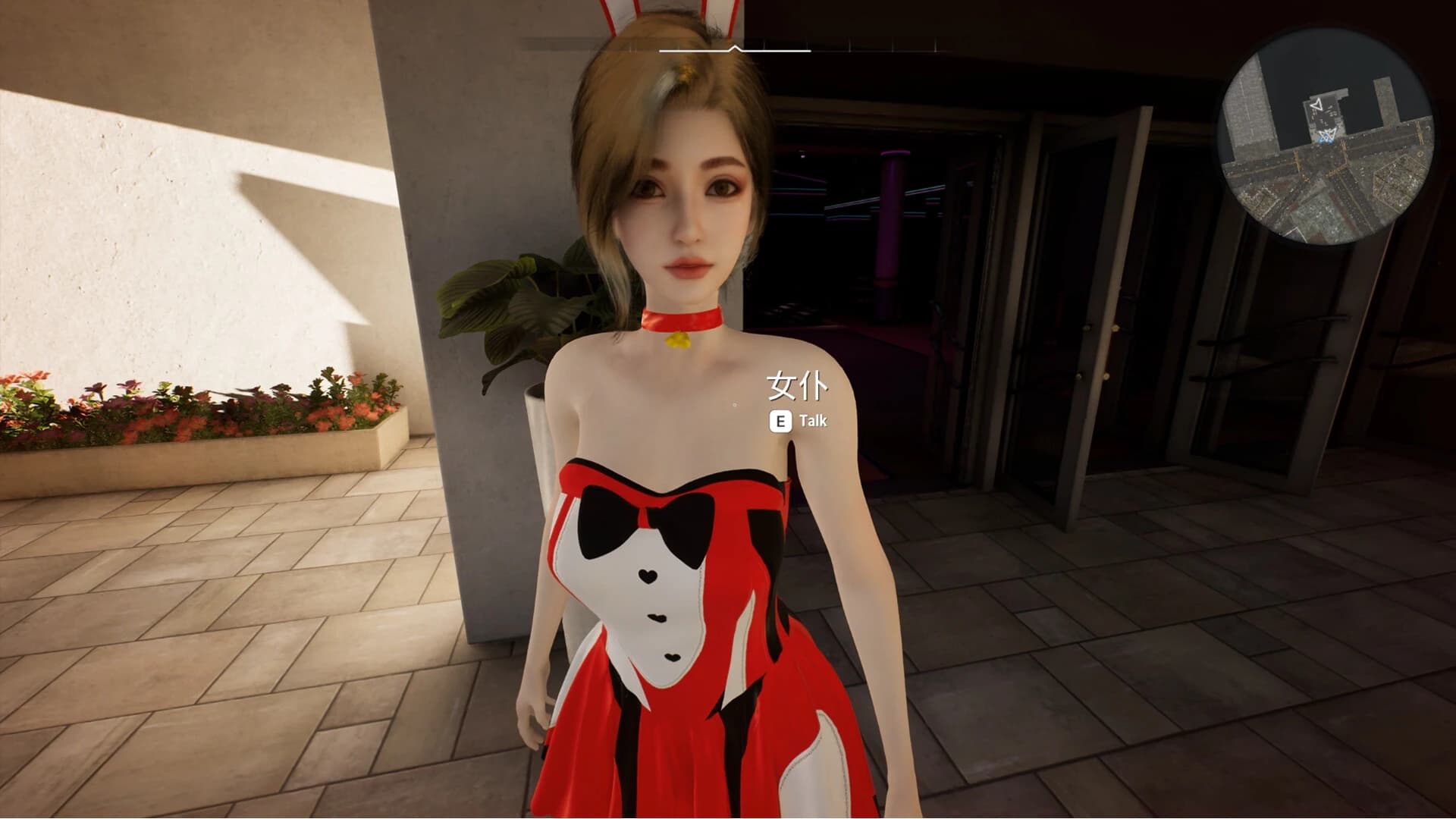1456x819 pixels.
Task: Click the Talk label to interact
Action: [813, 421]
